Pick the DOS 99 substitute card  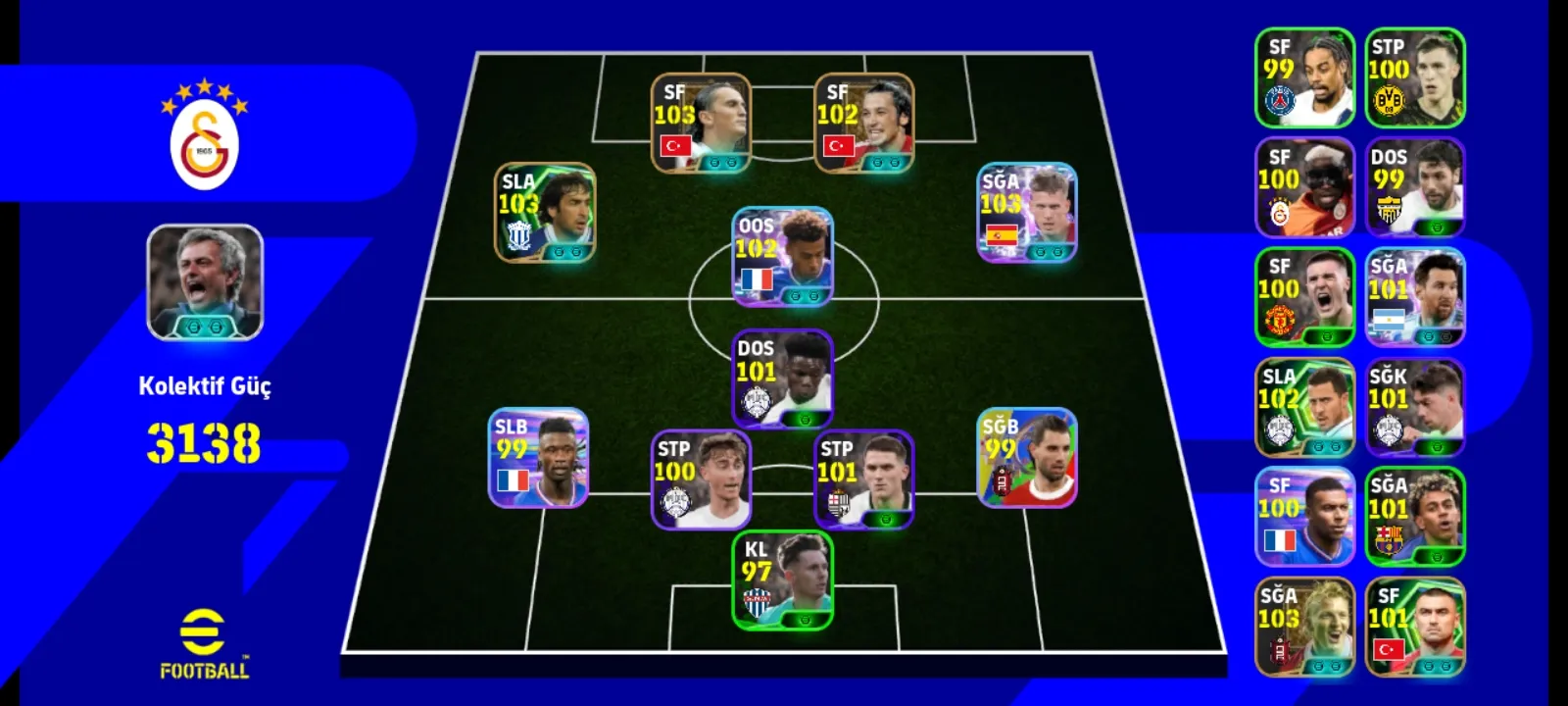coord(1414,187)
